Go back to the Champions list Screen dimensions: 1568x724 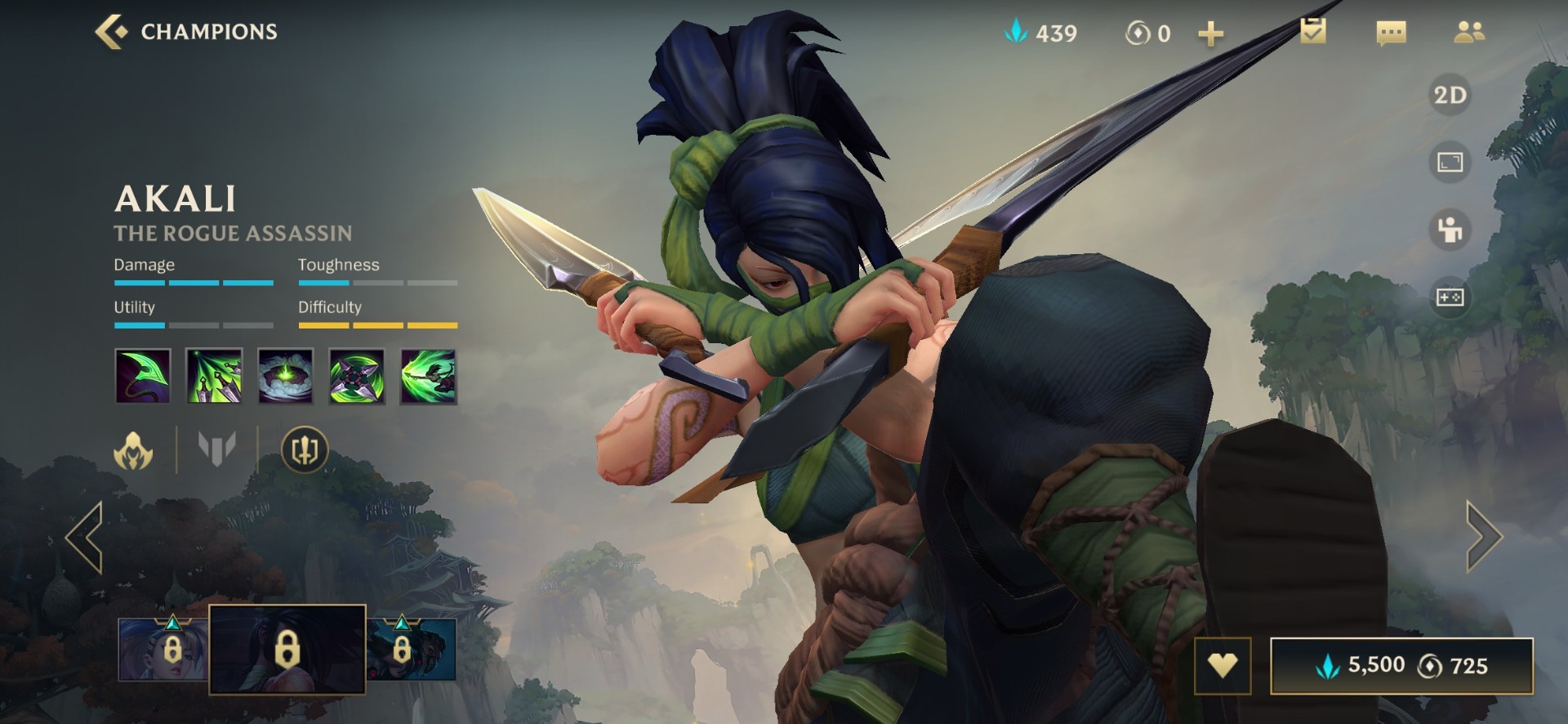coord(186,32)
